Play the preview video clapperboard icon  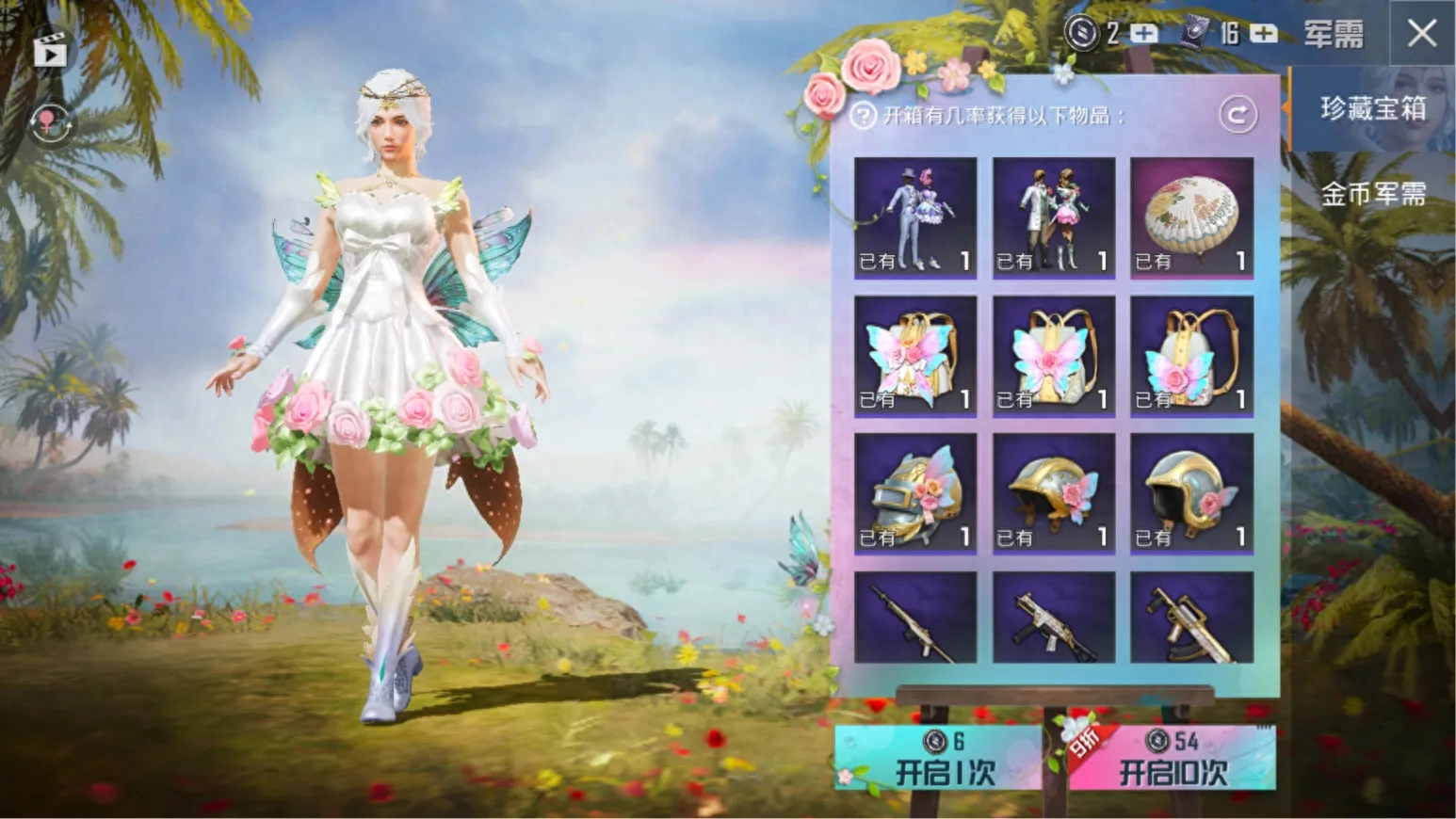pyautogui.click(x=50, y=50)
